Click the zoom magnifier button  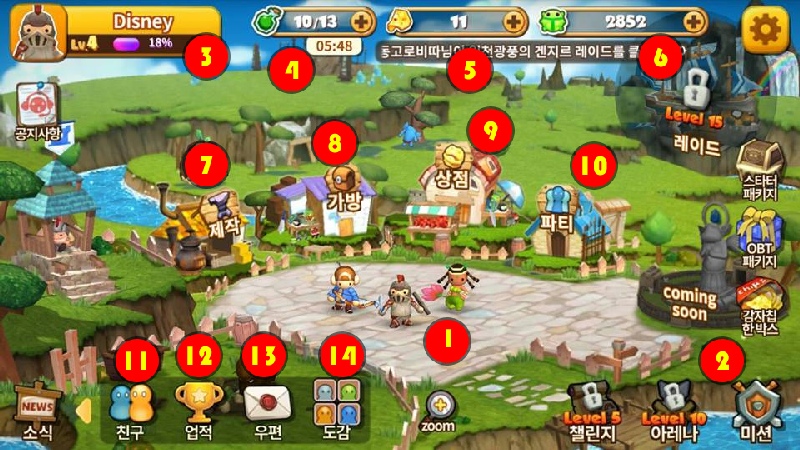438,408
